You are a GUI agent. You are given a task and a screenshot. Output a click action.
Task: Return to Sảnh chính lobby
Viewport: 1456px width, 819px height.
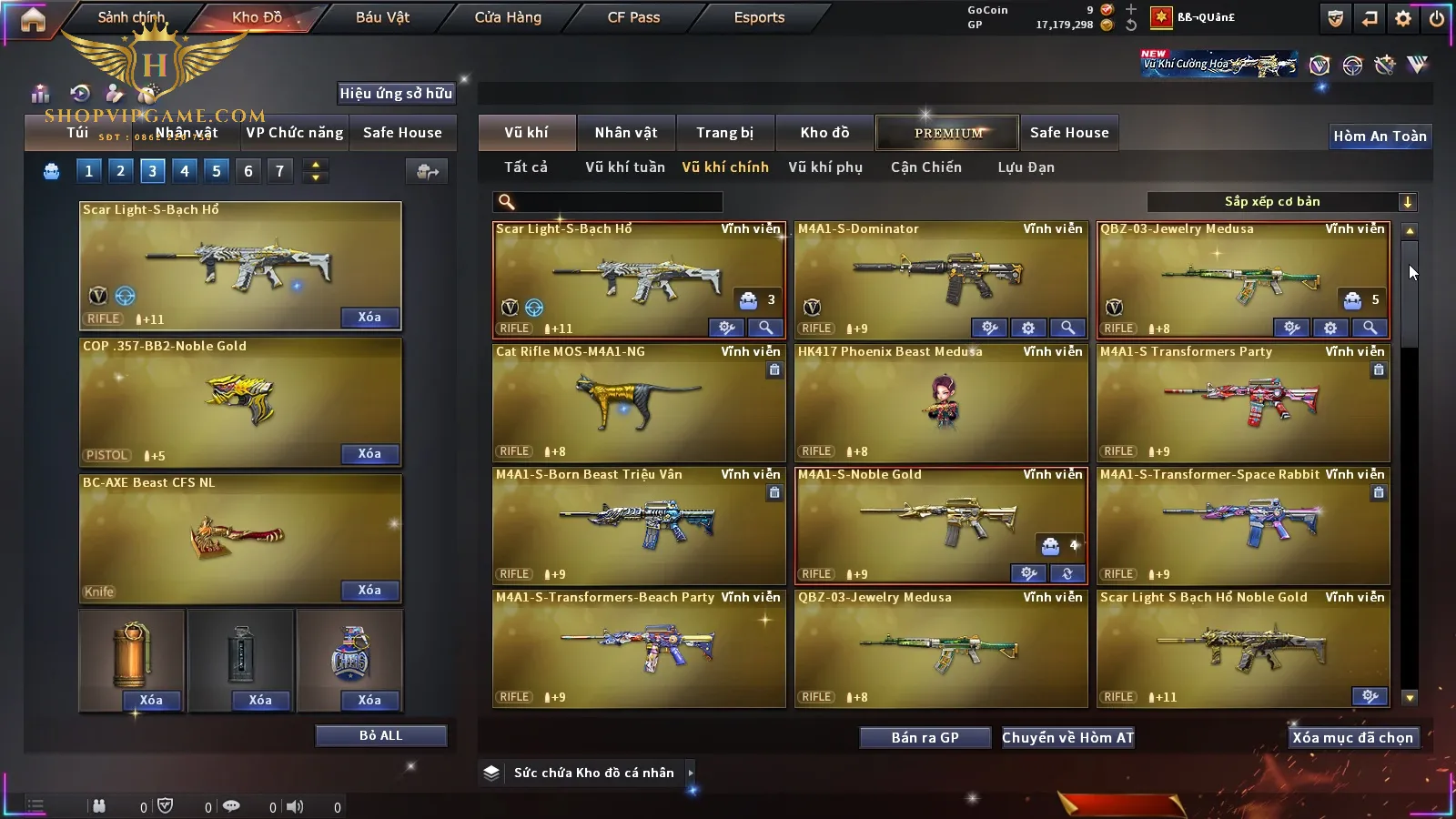(x=131, y=17)
